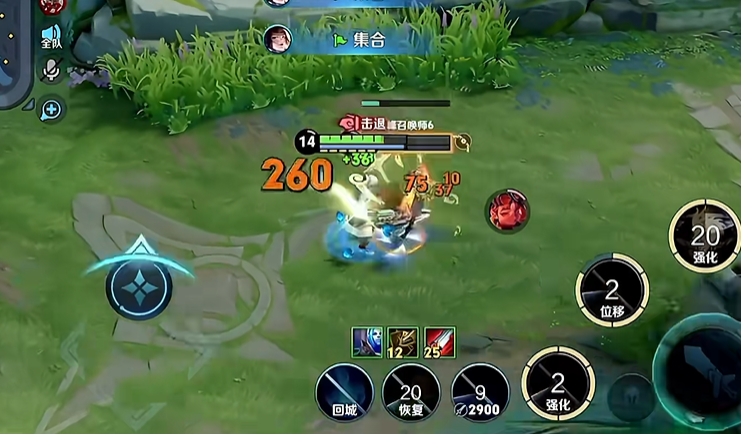741x434 pixels.
Task: Inspect the blue-faced hero buff icon
Action: click(366, 340)
